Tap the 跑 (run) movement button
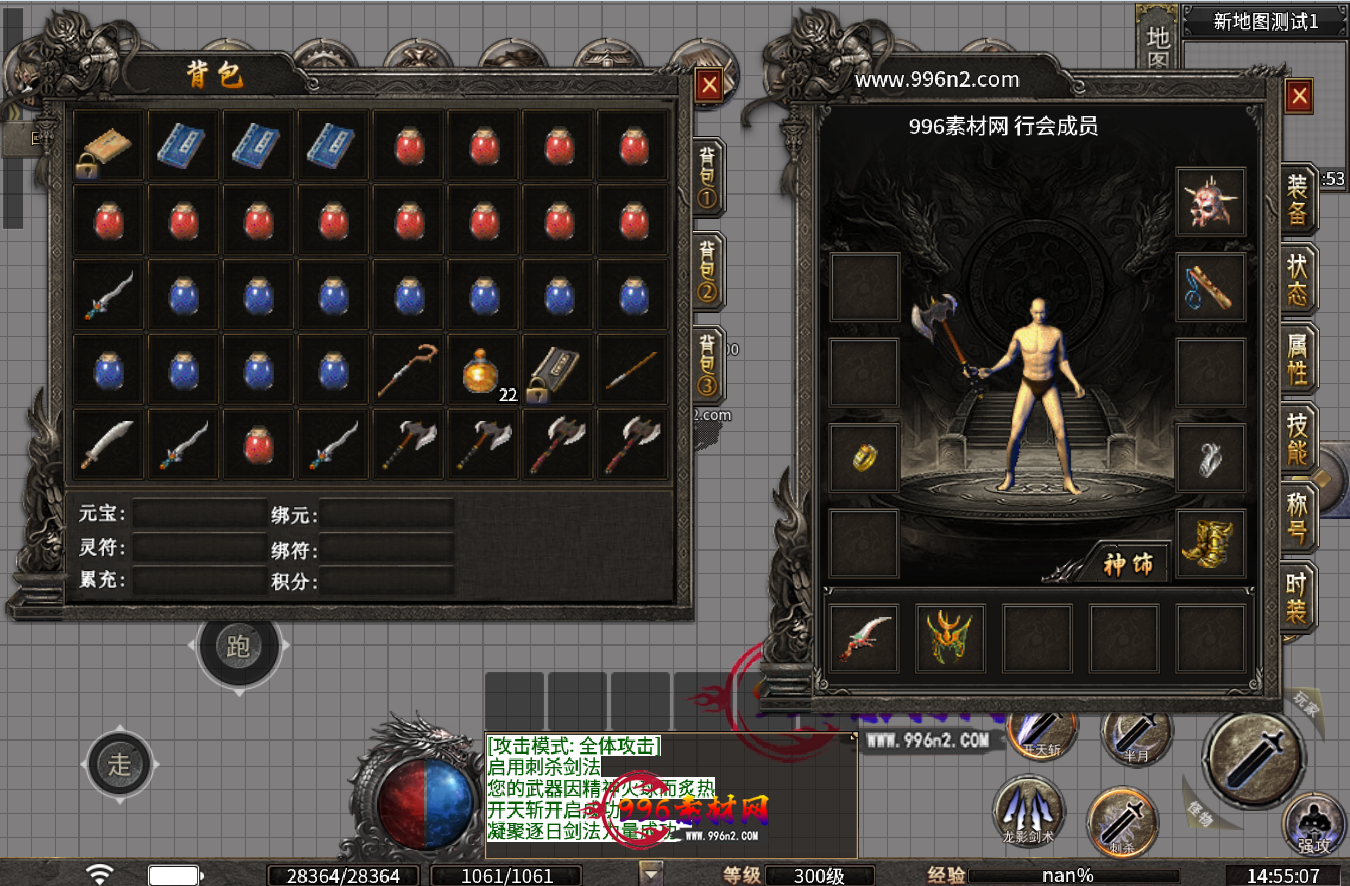Viewport: 1350px width, 886px height. coord(238,647)
